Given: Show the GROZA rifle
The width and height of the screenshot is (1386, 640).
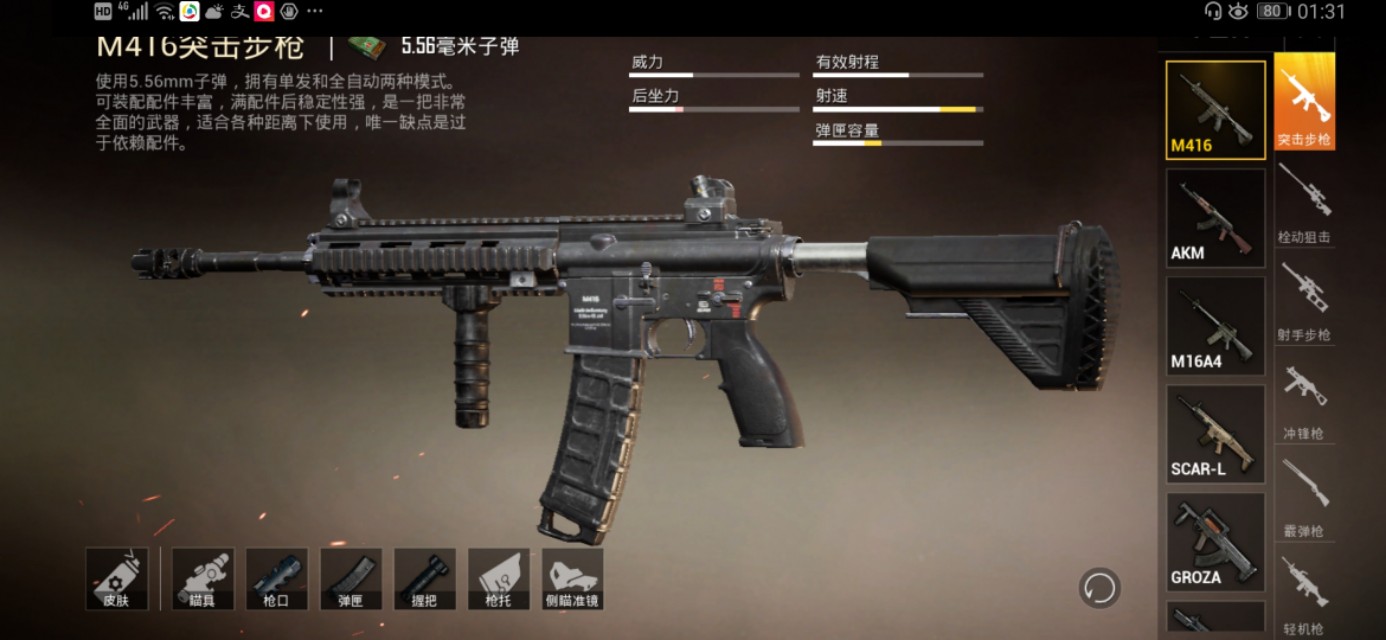Looking at the screenshot, I should point(1215,542).
